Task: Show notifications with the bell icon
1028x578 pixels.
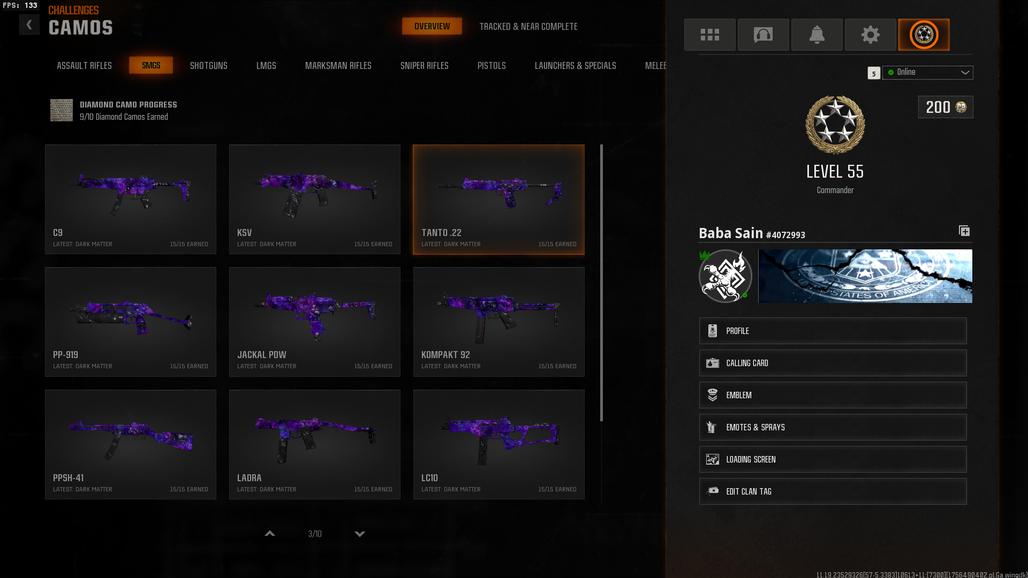Action: coord(816,35)
